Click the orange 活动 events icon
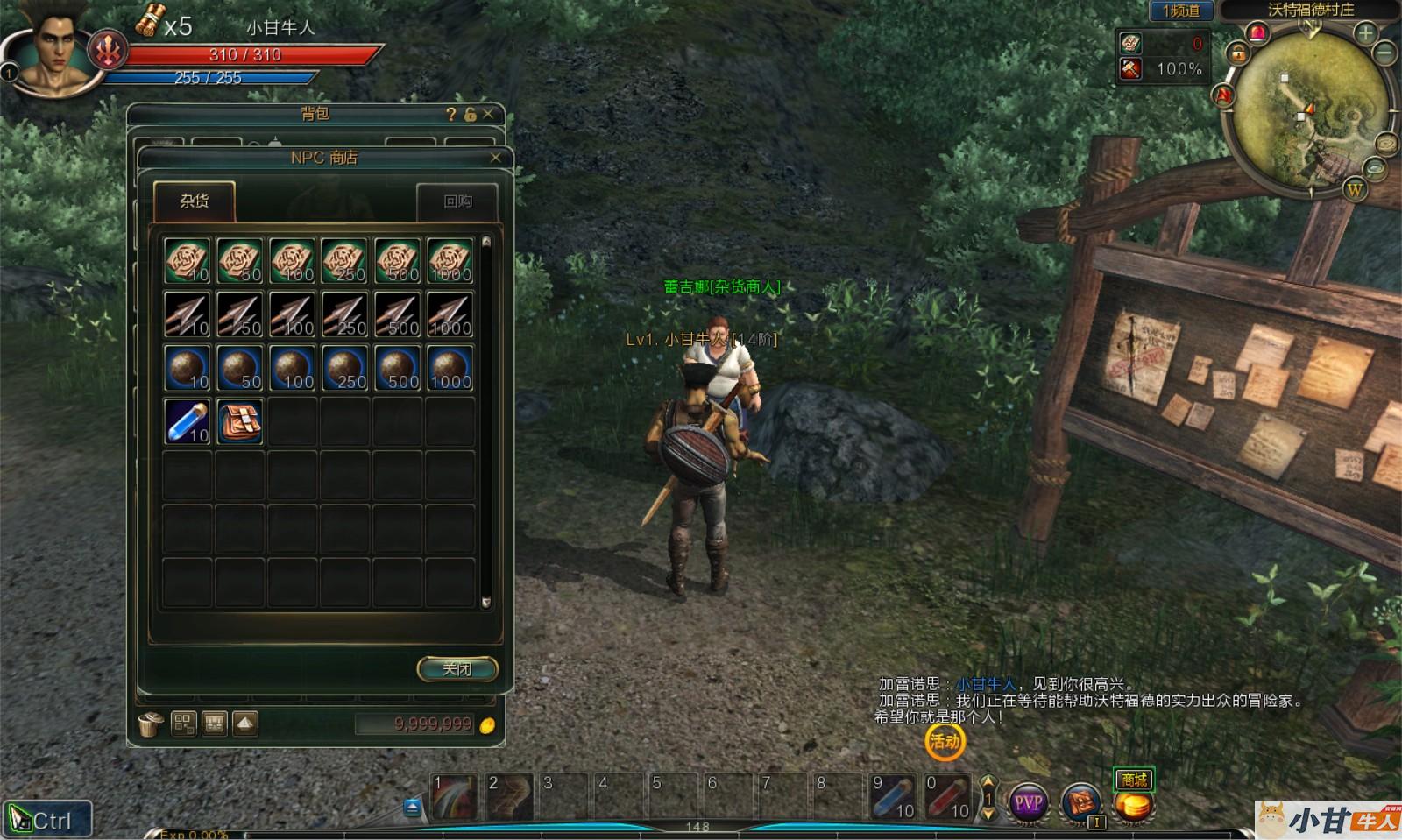 pyautogui.click(x=945, y=742)
